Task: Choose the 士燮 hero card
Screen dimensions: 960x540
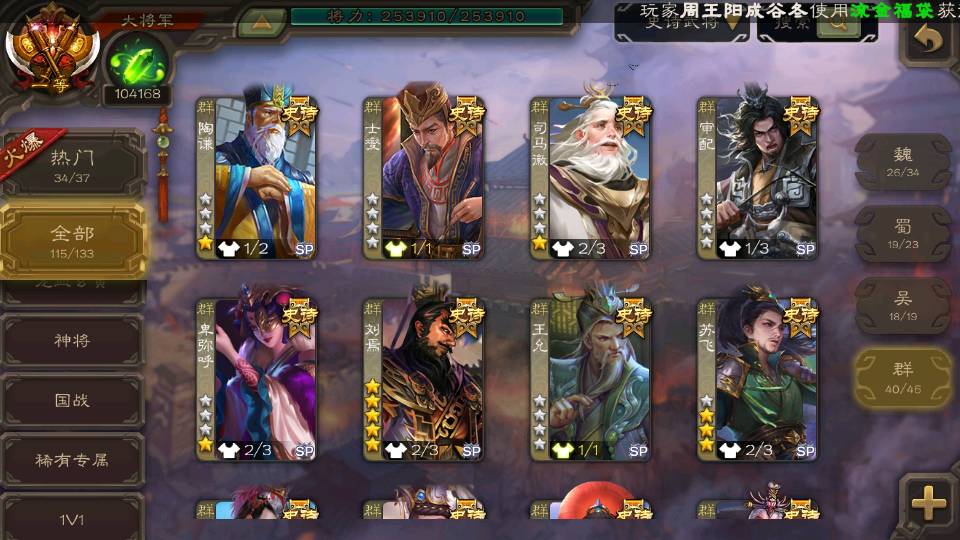Action: click(424, 177)
